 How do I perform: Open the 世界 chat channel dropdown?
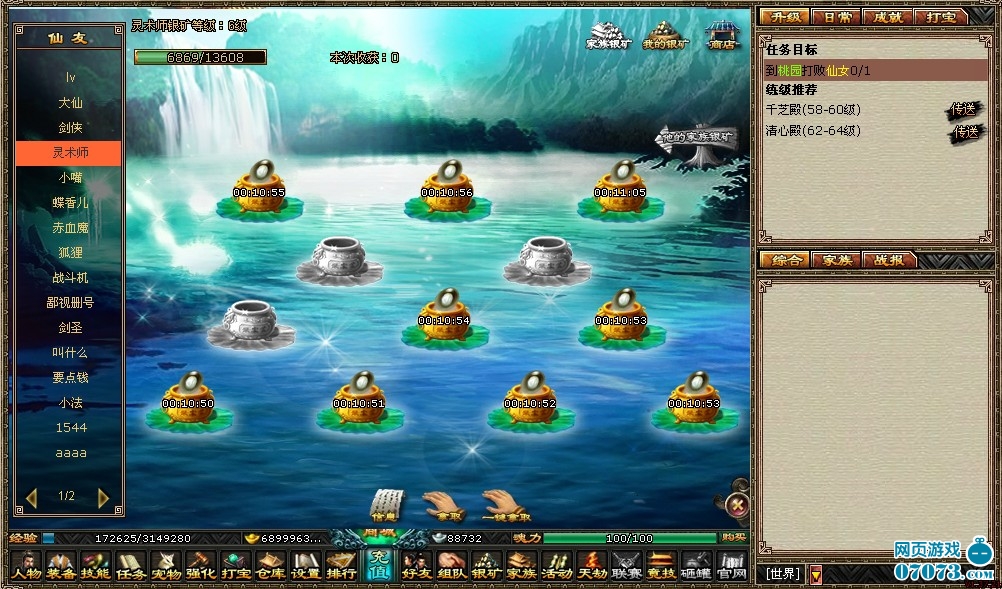tap(815, 574)
